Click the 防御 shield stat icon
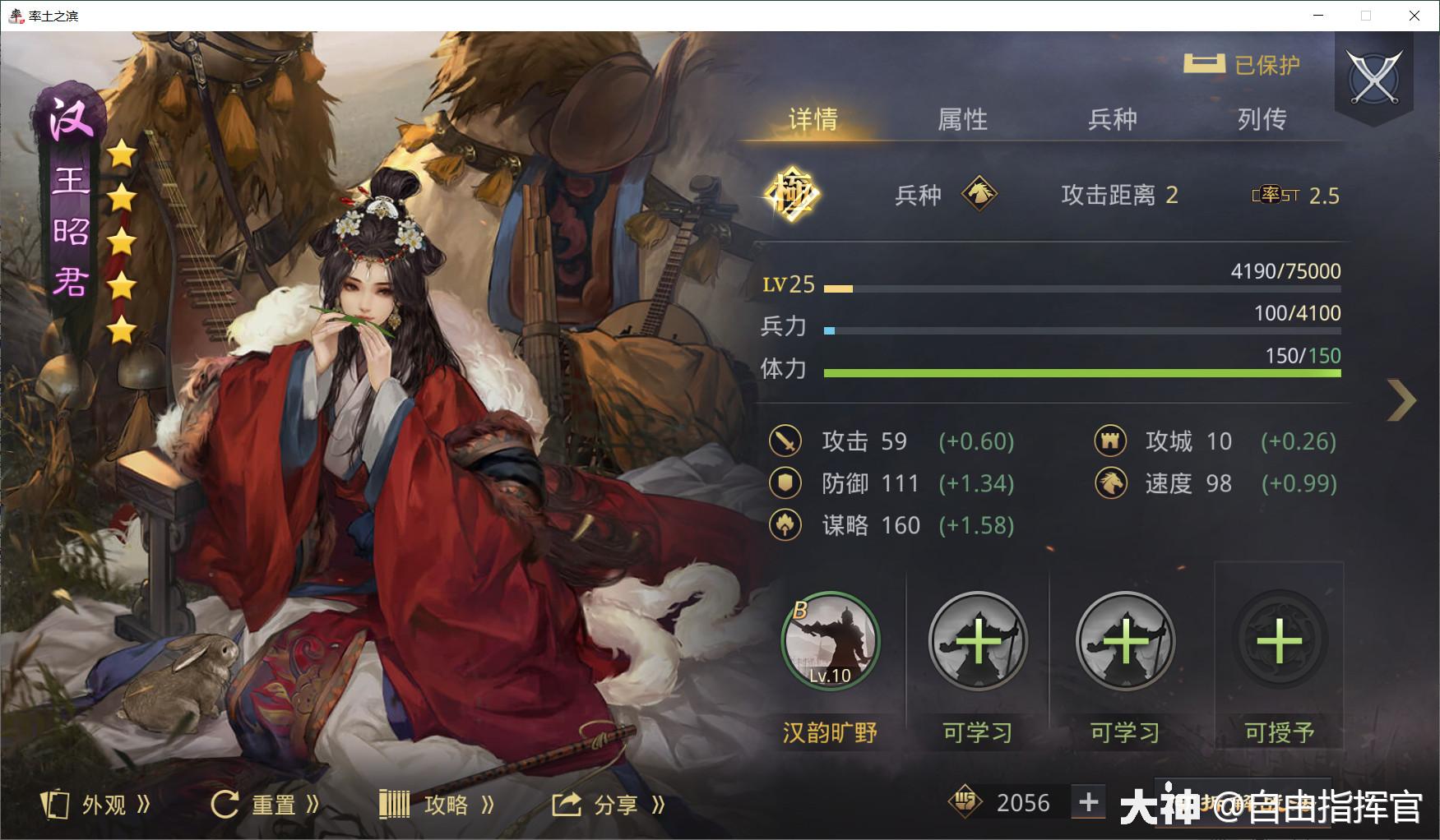The width and height of the screenshot is (1440, 840). pos(785,483)
